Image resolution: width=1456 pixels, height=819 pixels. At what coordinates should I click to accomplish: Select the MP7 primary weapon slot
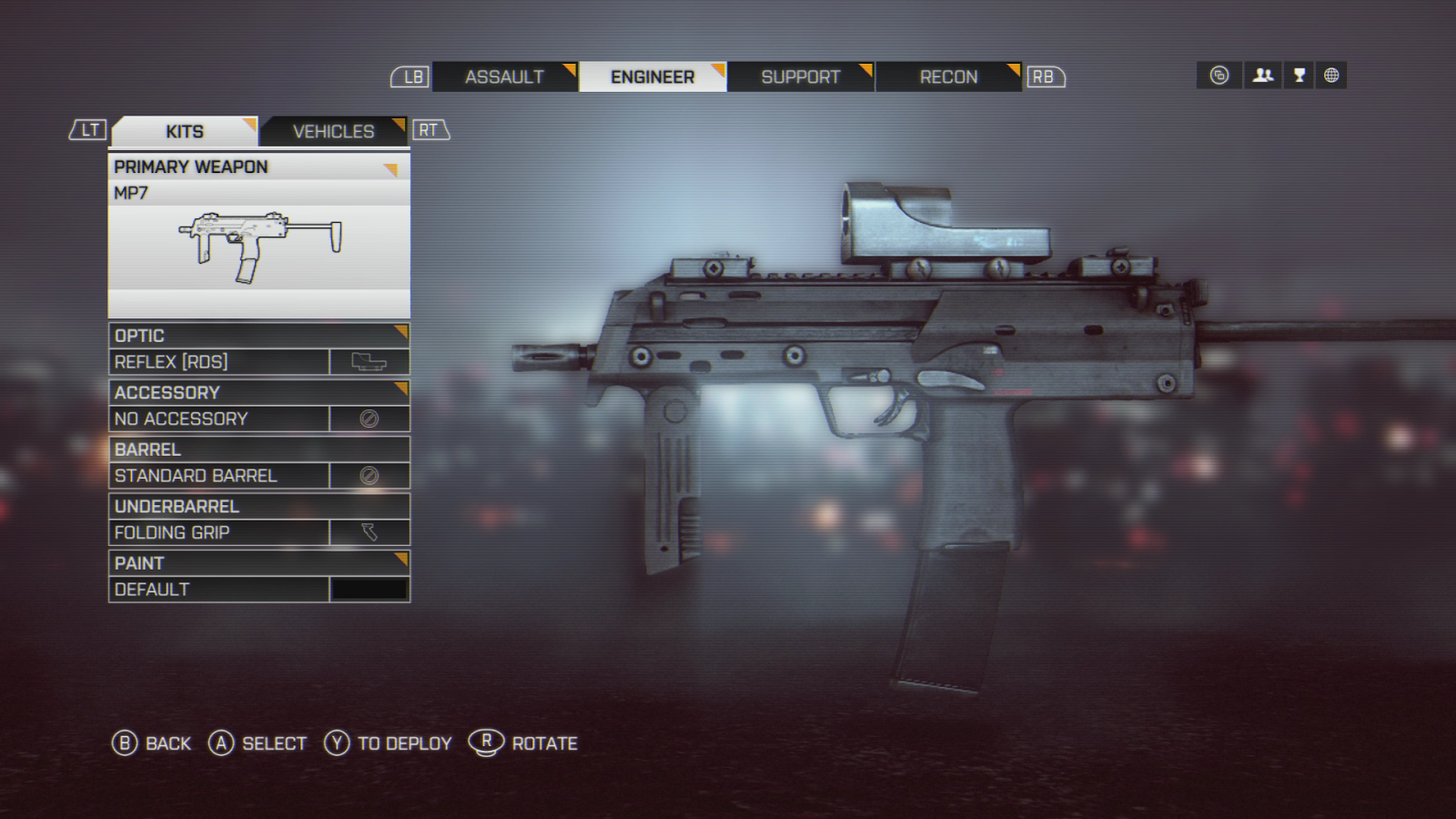pyautogui.click(x=258, y=237)
